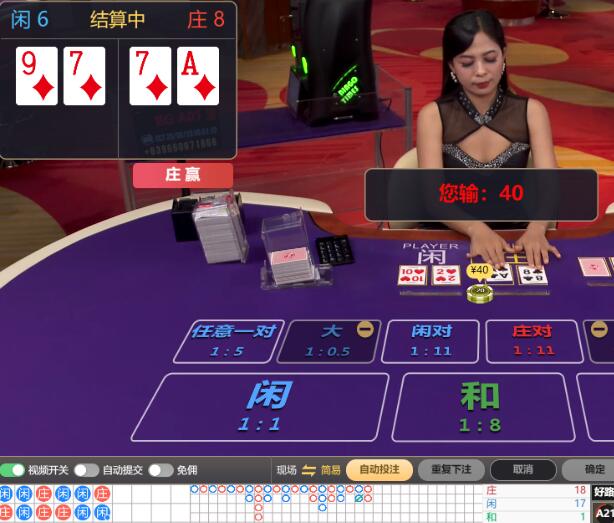Activate the 自动投注 auto-bet button
Image resolution: width=614 pixels, height=523 pixels.
(x=379, y=469)
